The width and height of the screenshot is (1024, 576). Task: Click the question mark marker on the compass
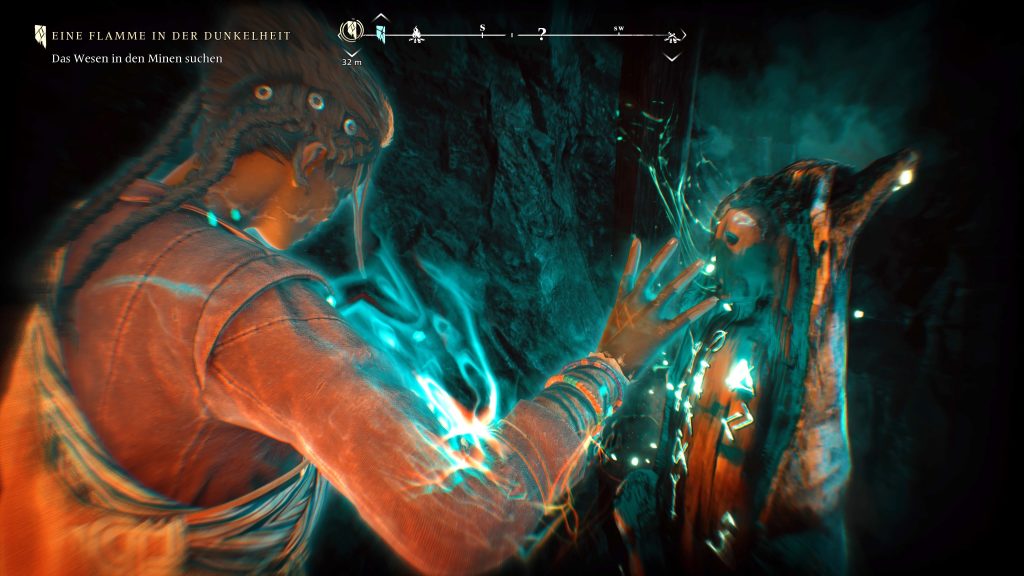click(541, 35)
